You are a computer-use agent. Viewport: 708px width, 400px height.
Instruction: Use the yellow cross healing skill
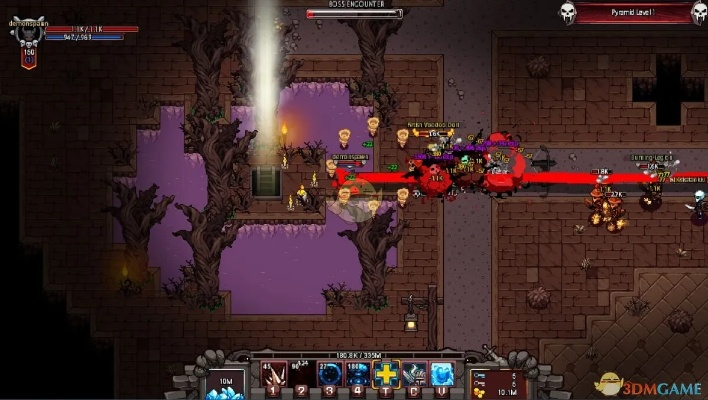pyautogui.click(x=387, y=374)
